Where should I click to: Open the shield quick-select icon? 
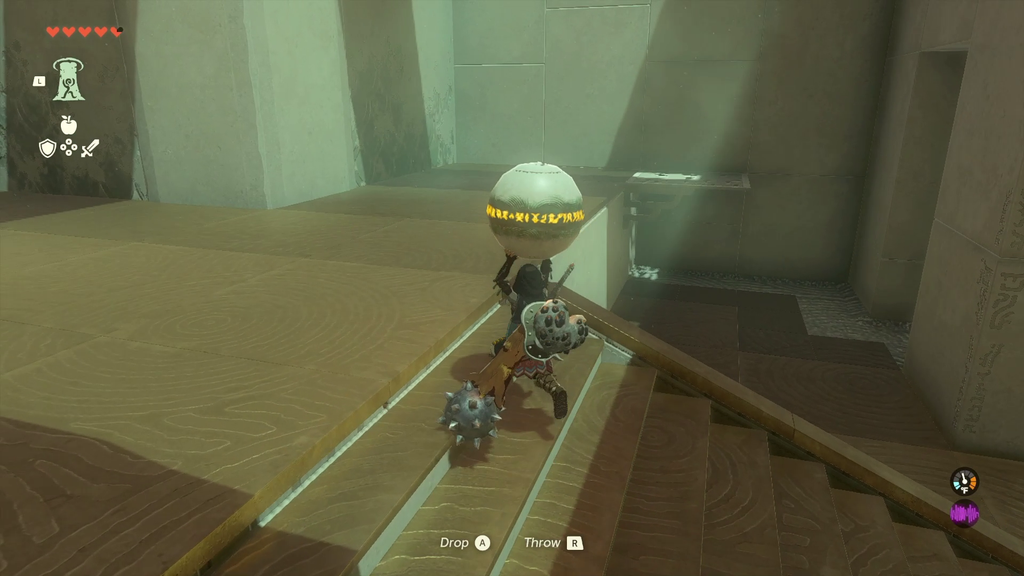(x=47, y=148)
